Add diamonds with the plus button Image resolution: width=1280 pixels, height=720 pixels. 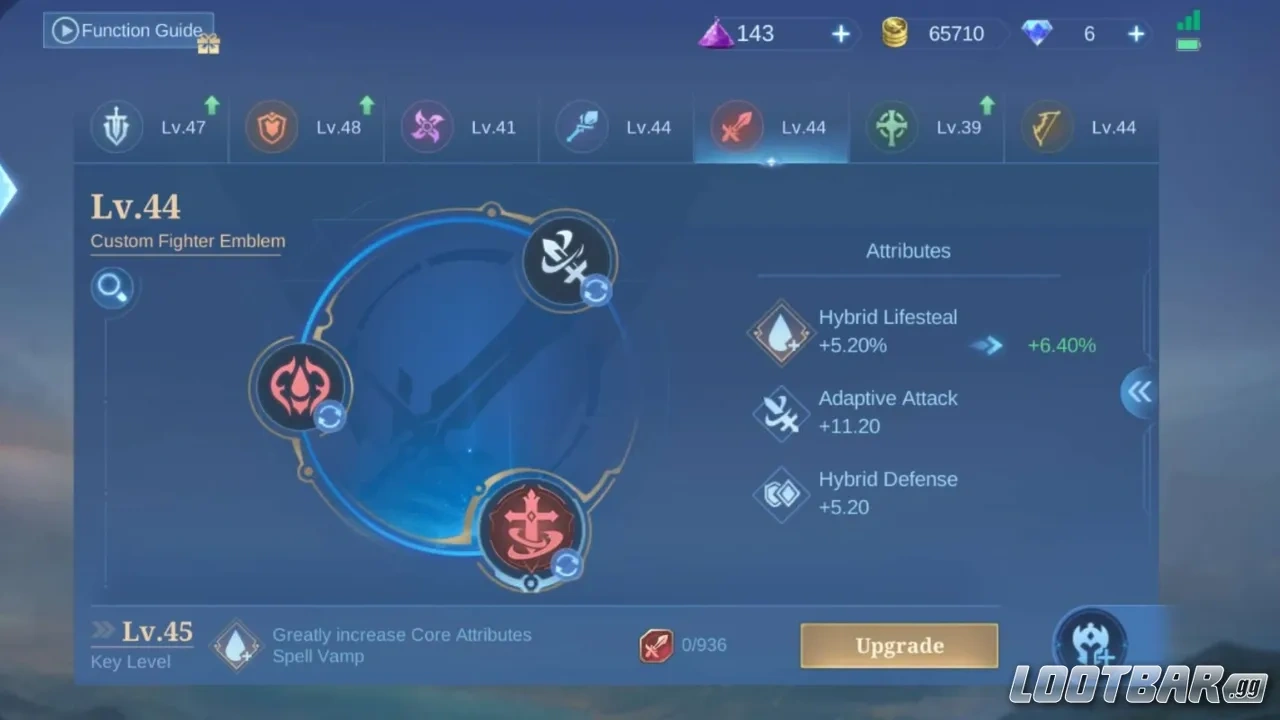tap(1136, 33)
